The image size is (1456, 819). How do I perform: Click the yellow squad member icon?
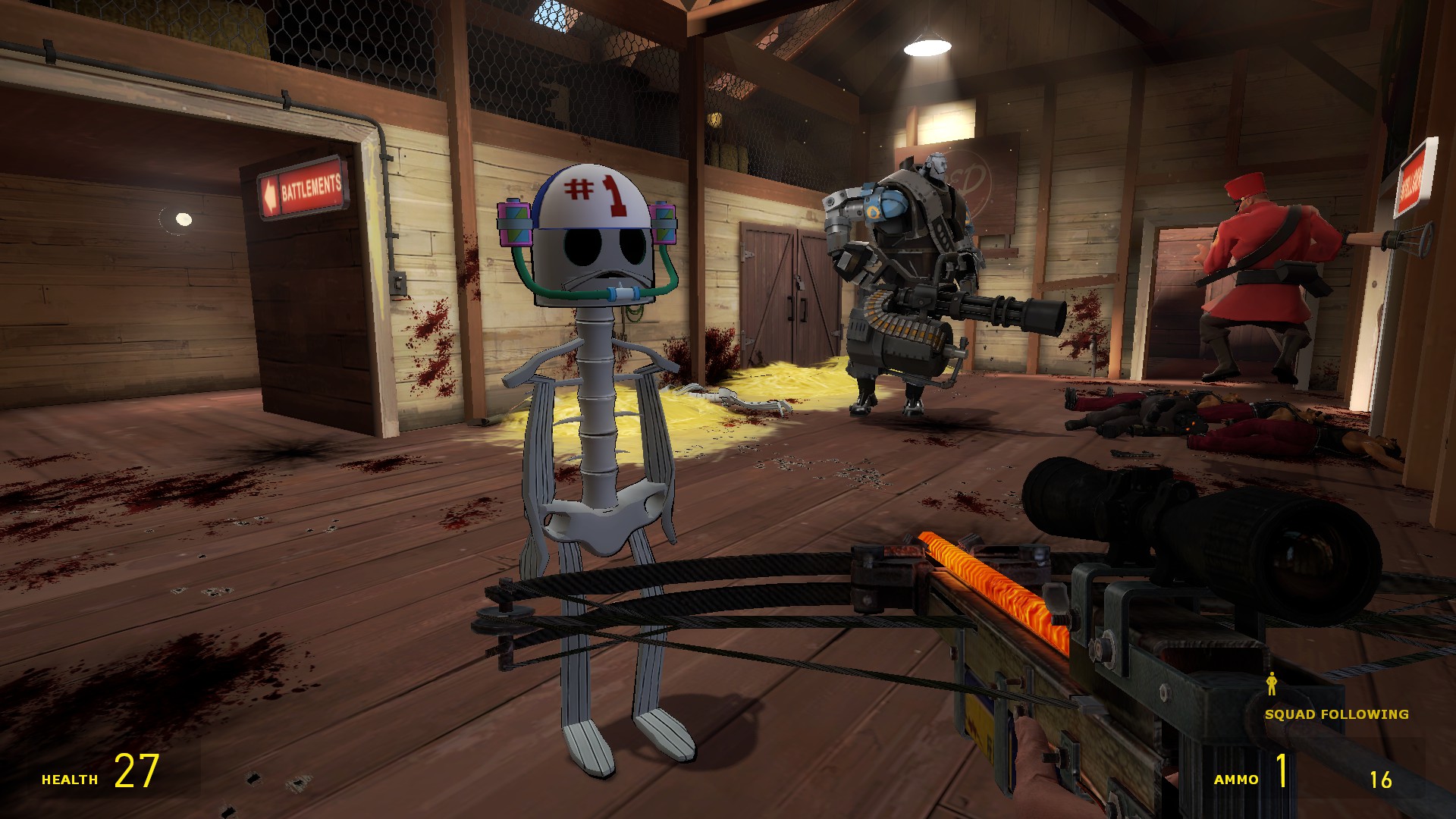[x=1272, y=684]
